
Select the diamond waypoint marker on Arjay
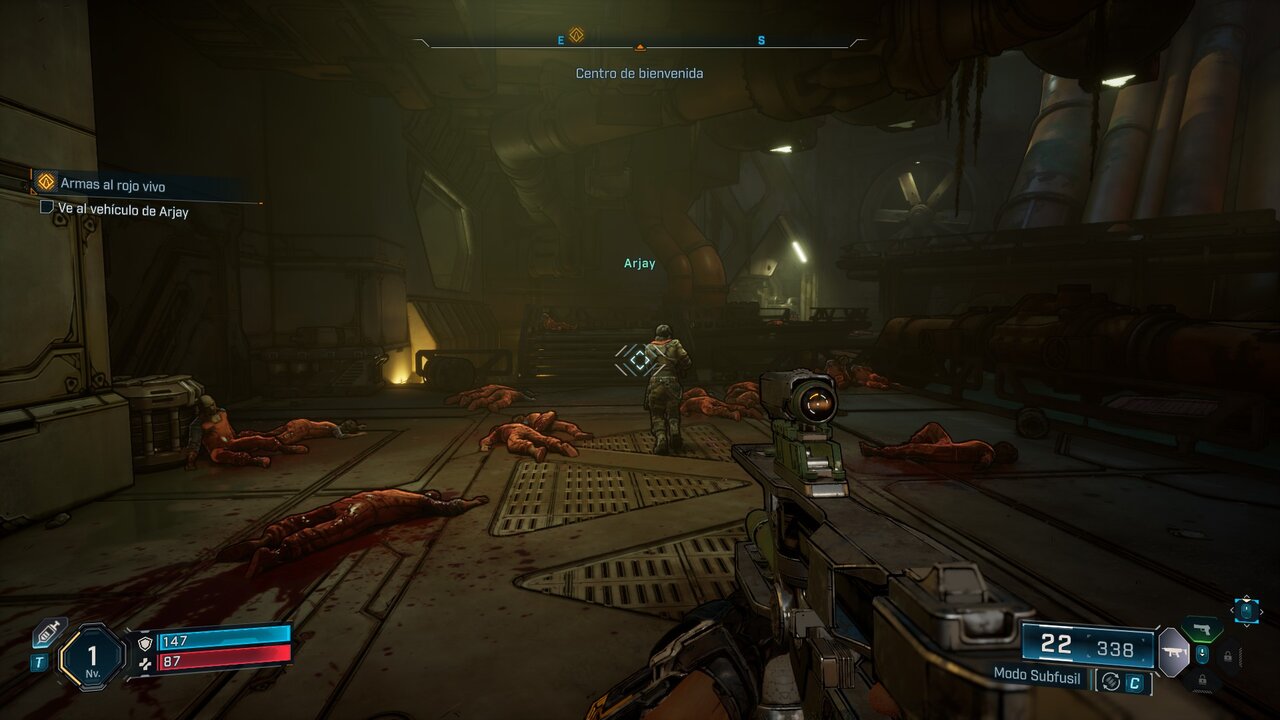coord(640,360)
